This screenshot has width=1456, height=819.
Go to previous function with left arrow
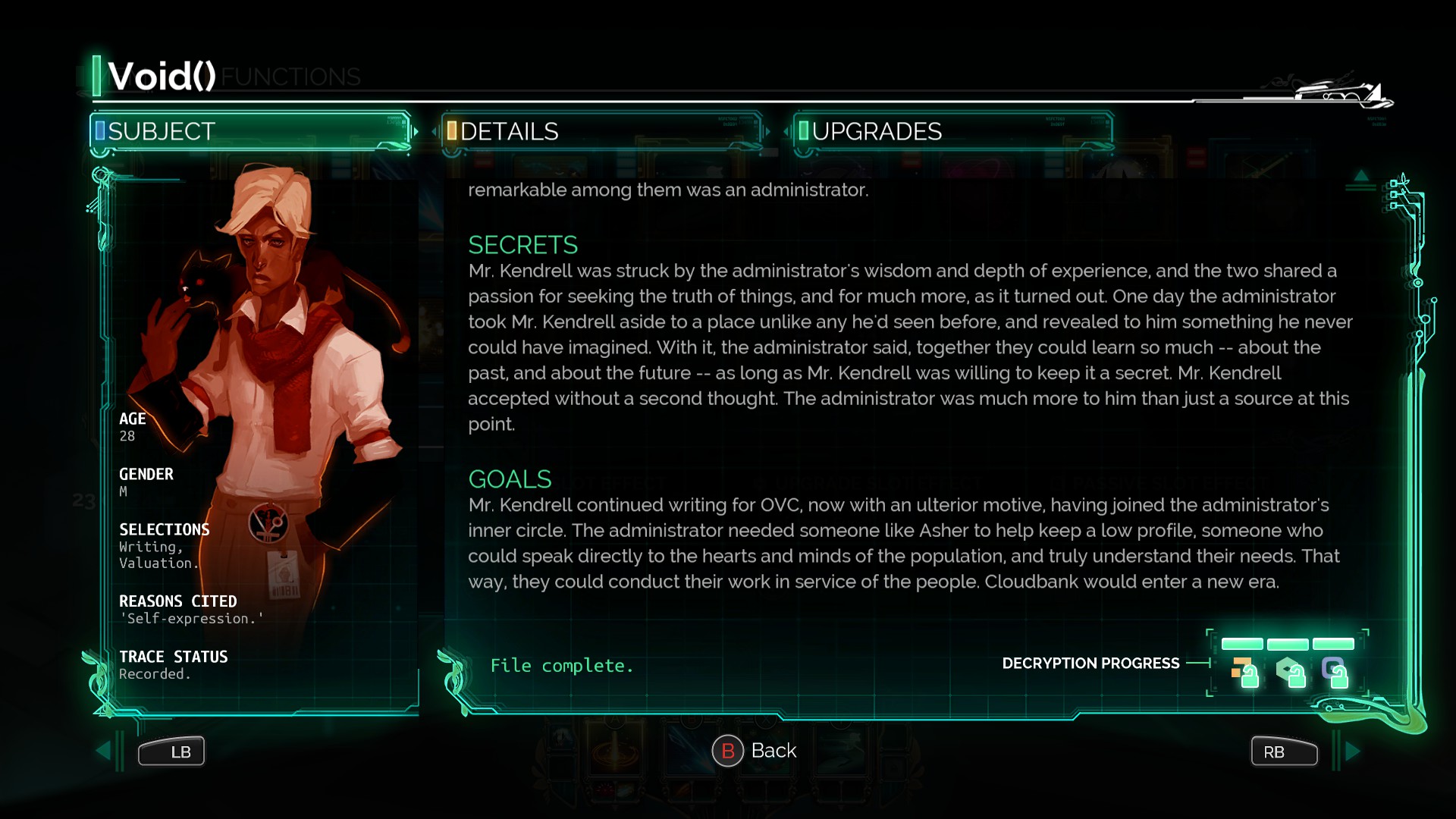104,751
